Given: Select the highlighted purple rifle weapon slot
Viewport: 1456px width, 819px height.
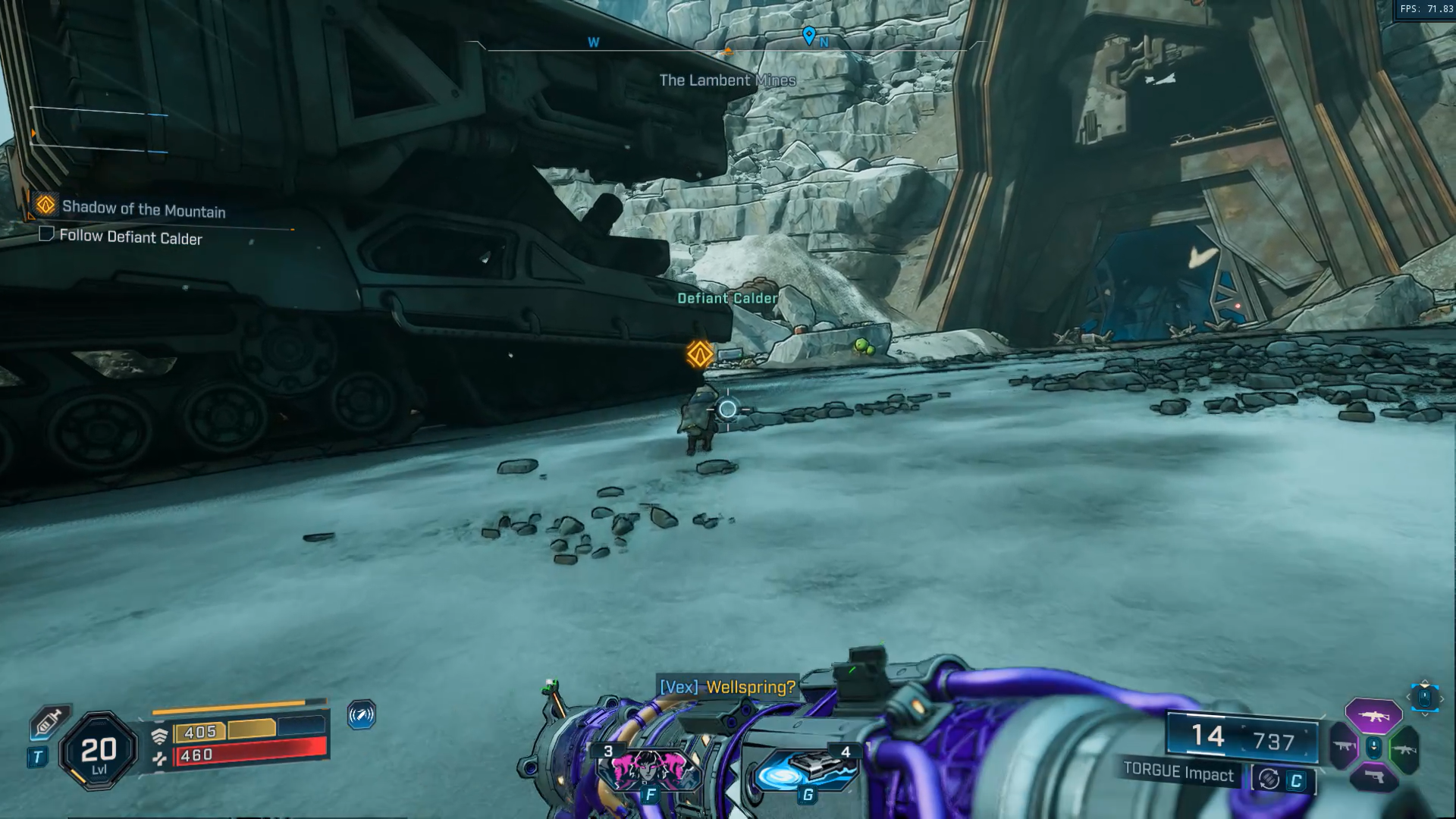Looking at the screenshot, I should 1373,715.
